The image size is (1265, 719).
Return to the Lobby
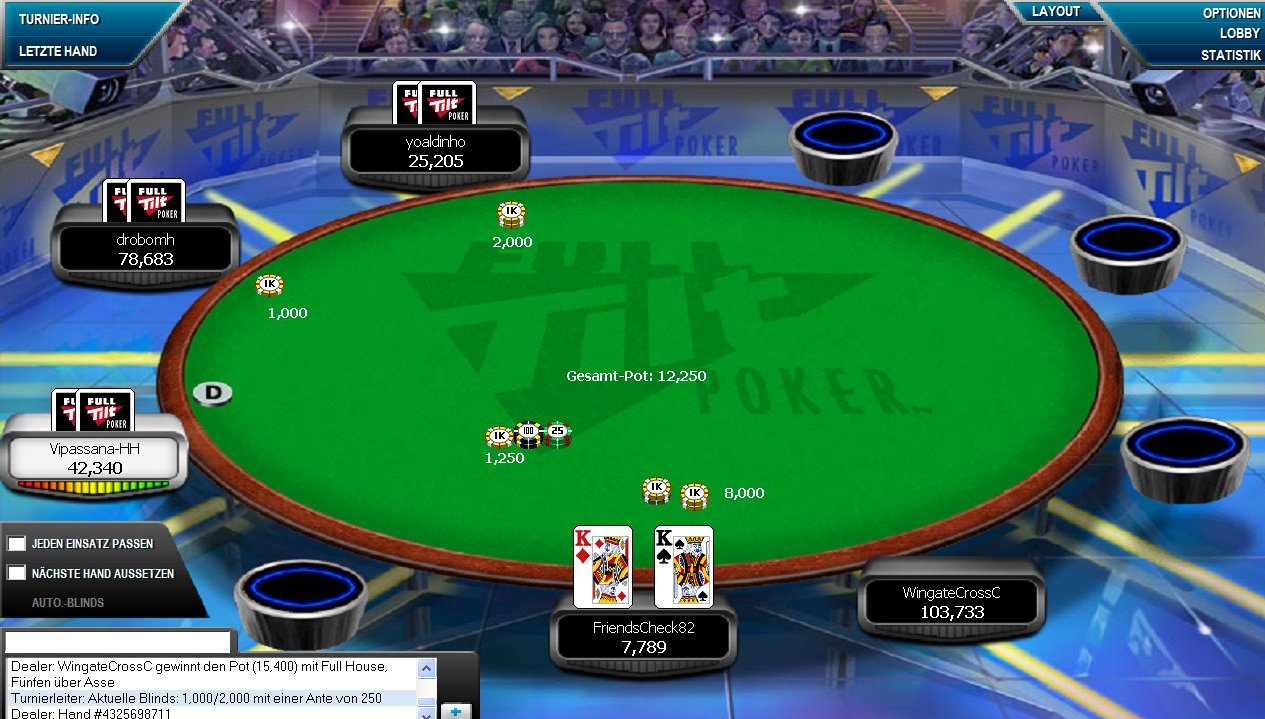(1239, 34)
